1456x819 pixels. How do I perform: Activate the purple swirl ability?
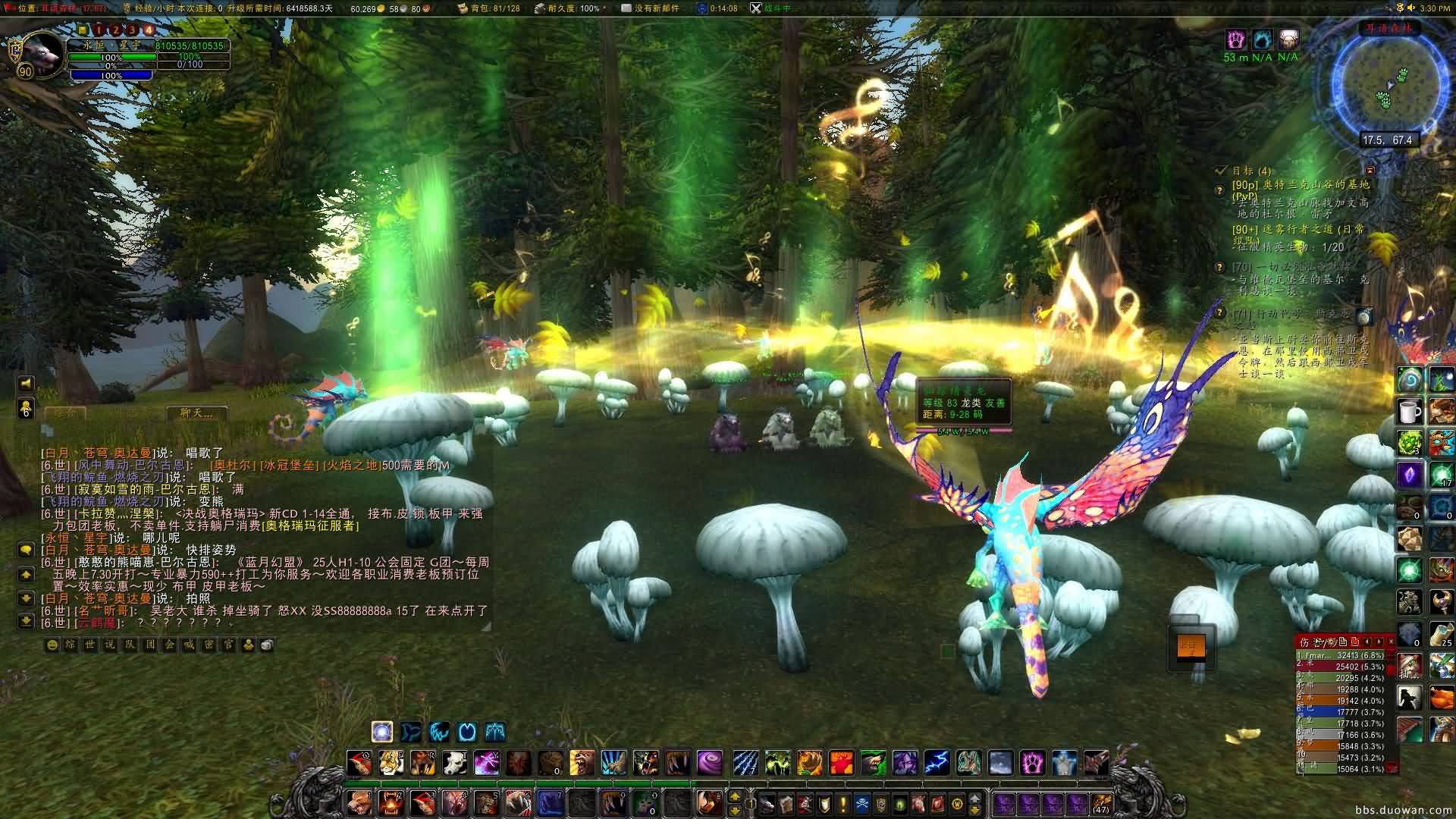[x=709, y=761]
